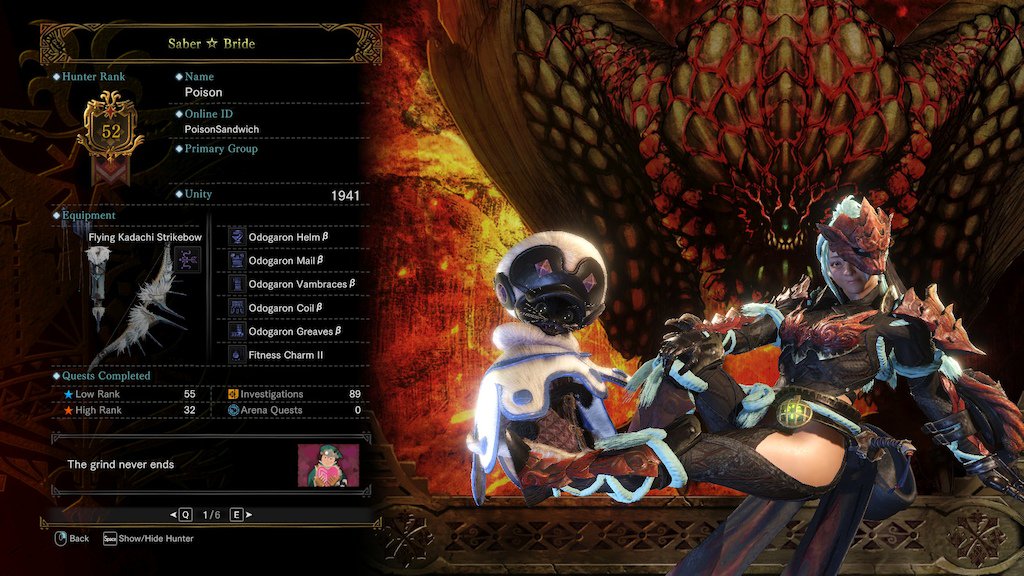This screenshot has height=576, width=1024.
Task: Advance to the next guild card page arrow
Action: [x=247, y=514]
